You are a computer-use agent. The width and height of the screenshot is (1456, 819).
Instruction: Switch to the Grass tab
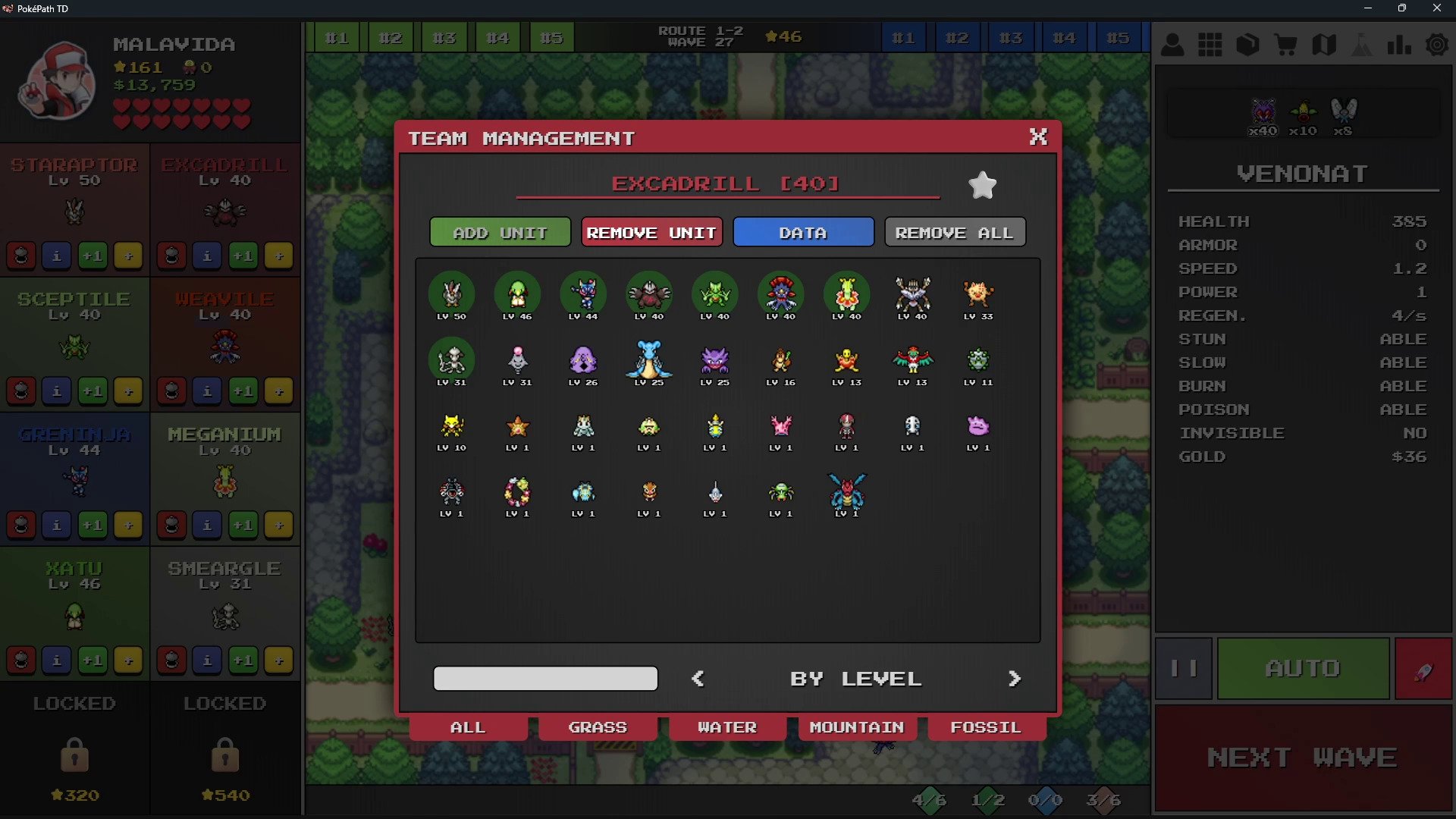(598, 727)
